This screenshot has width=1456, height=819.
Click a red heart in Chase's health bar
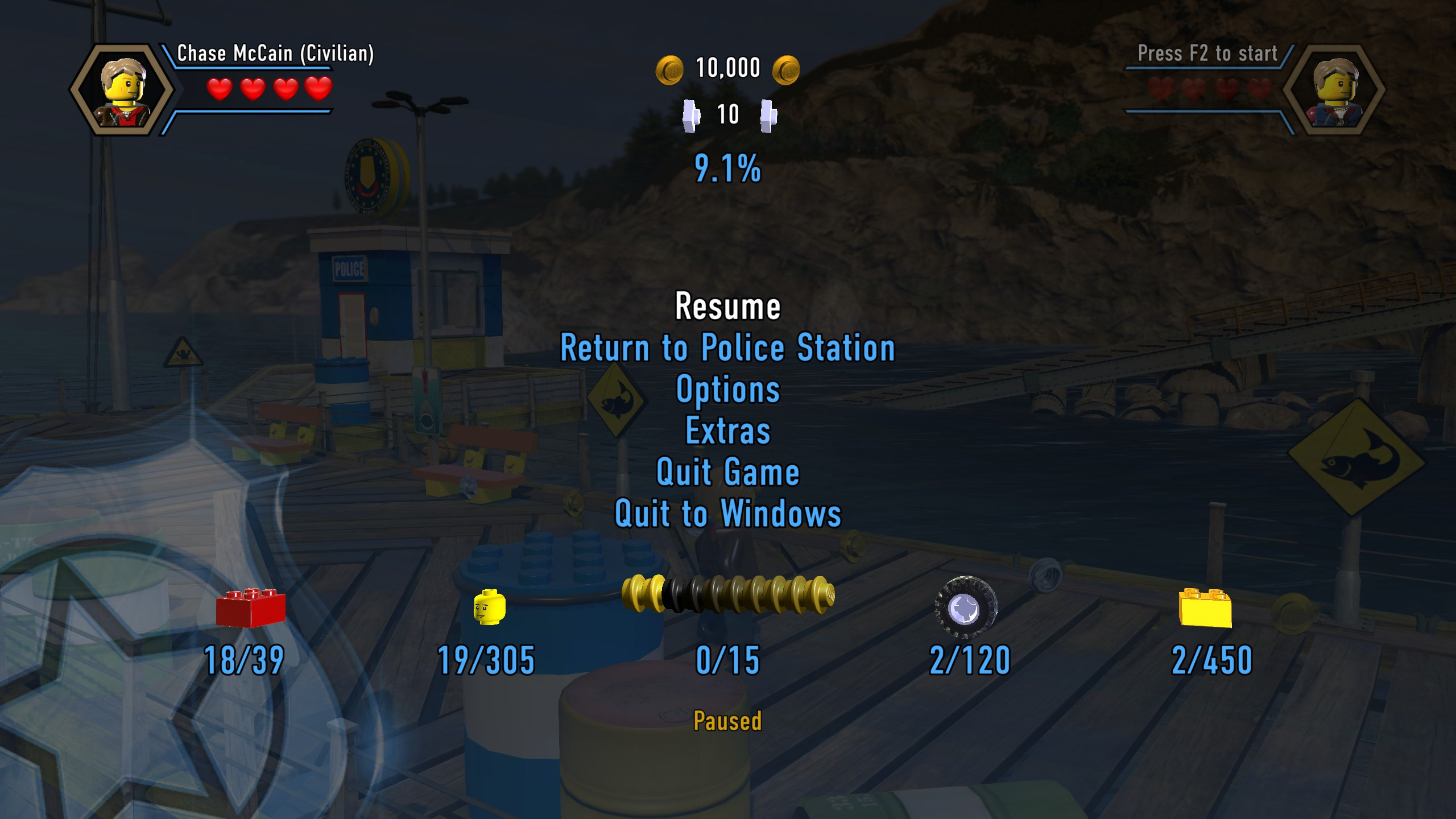click(220, 89)
